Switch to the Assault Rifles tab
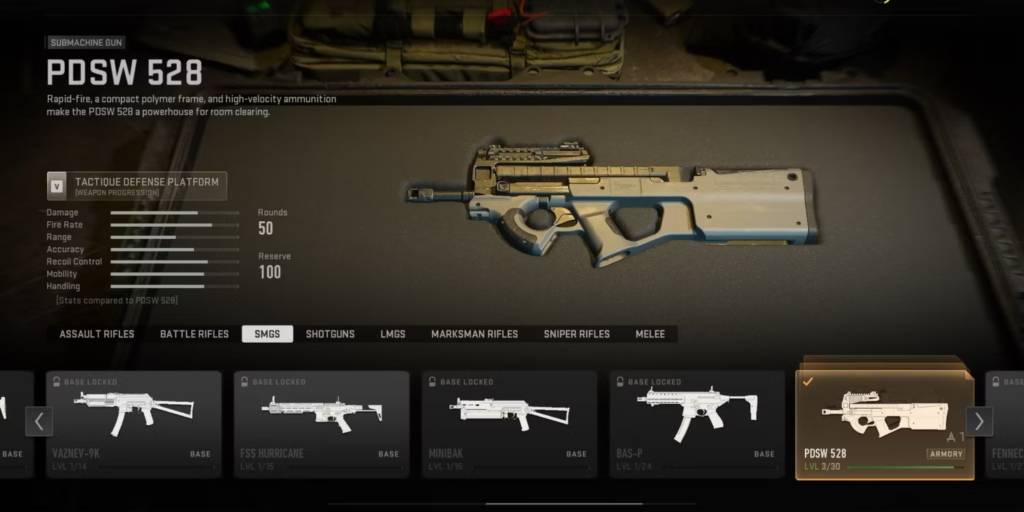The image size is (1024, 512). pyautogui.click(x=97, y=334)
